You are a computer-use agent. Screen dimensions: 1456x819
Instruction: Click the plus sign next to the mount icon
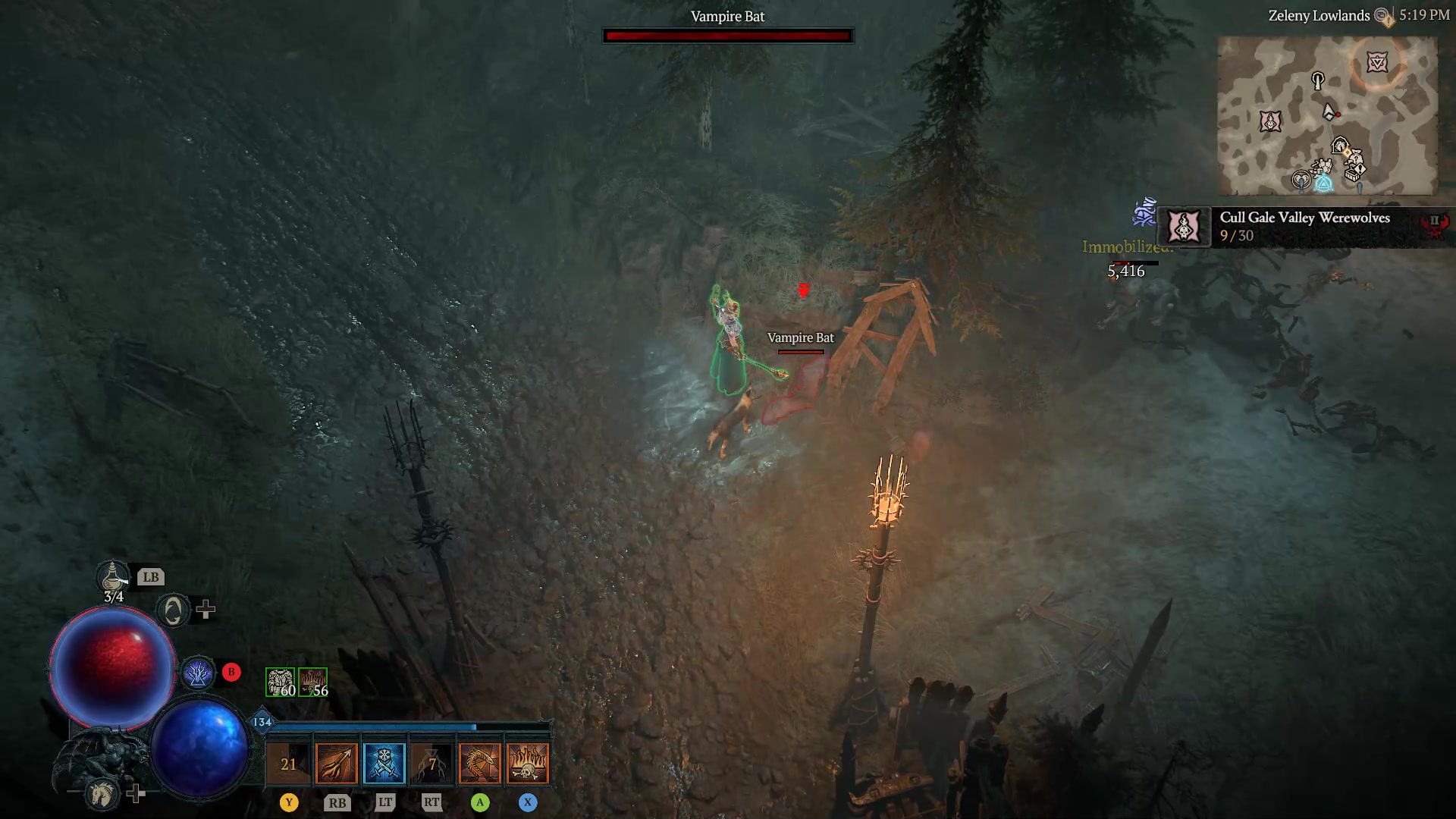pos(137,795)
